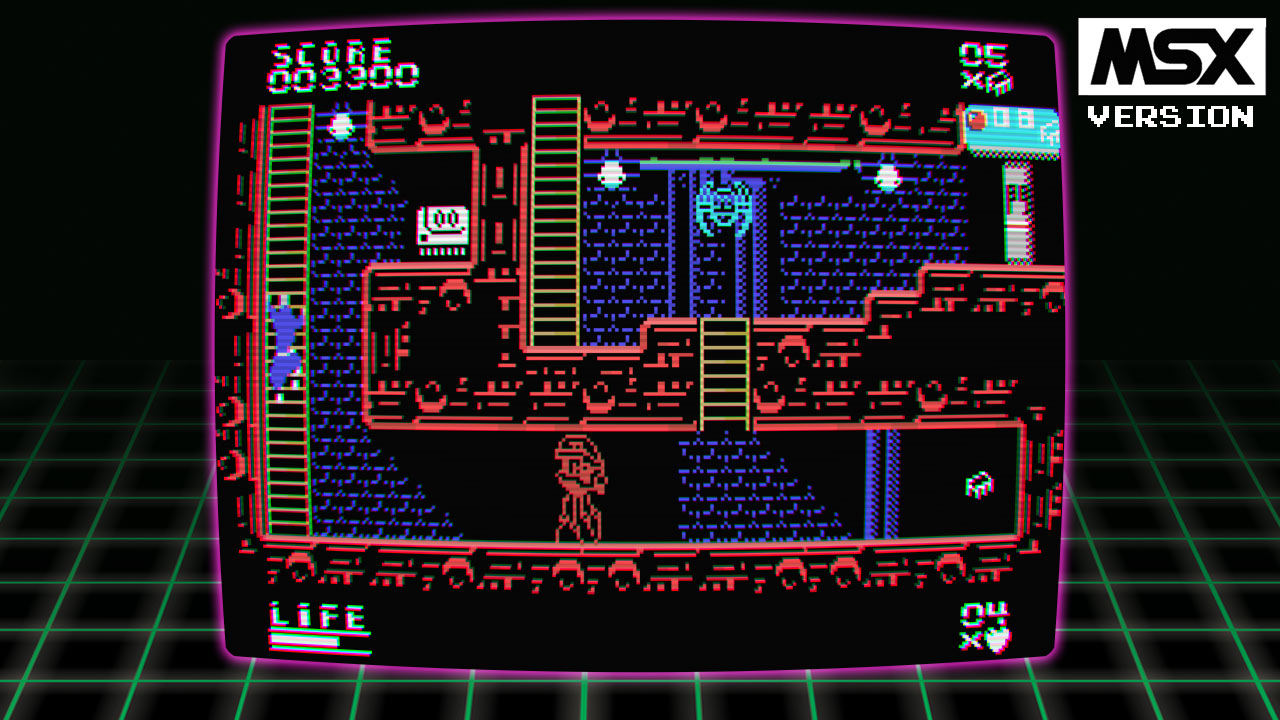Viewport: 1280px width, 720px height.
Task: Select the blue creature climbing the left ladder
Action: click(x=286, y=328)
